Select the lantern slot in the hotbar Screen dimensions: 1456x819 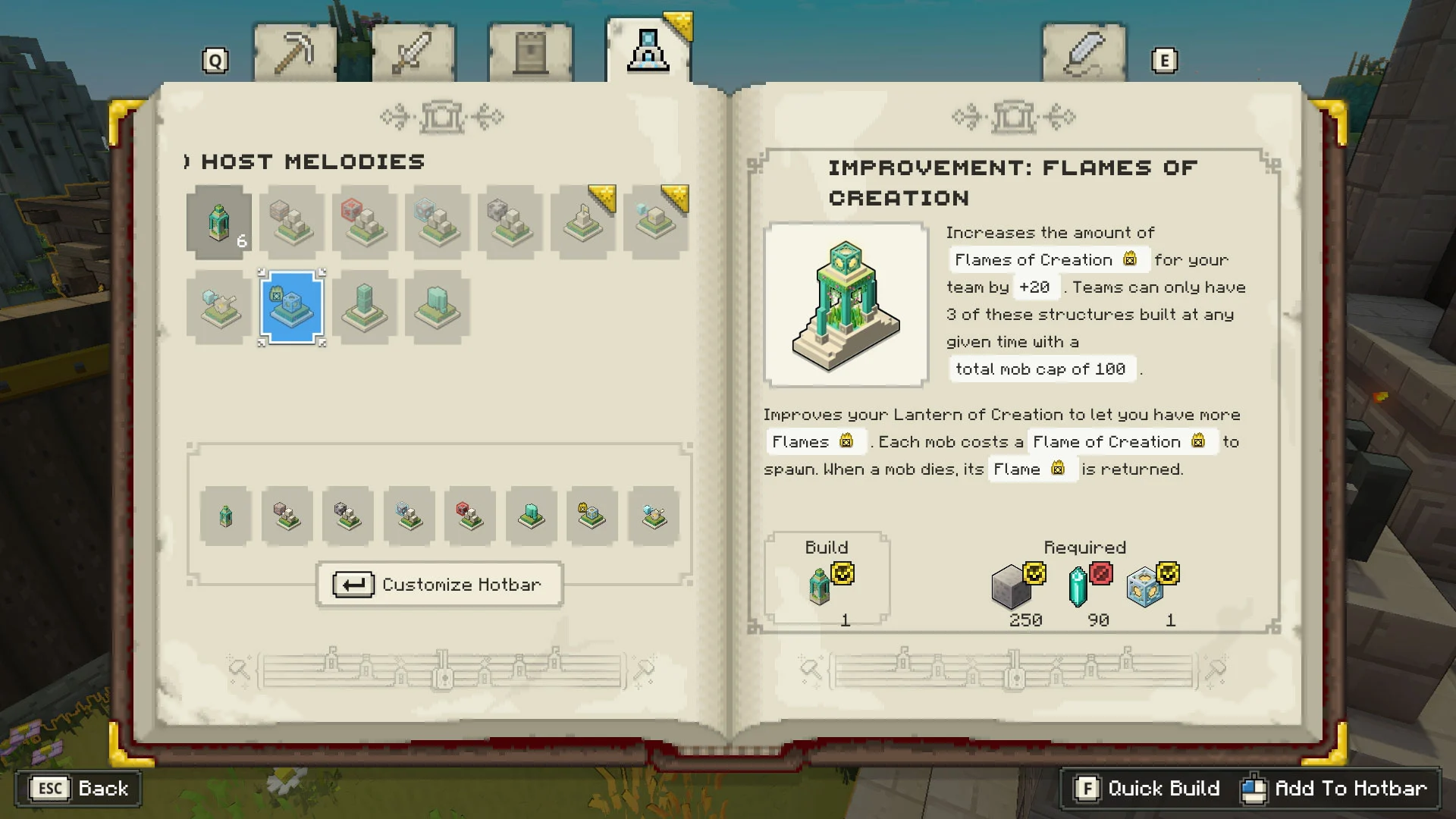226,516
